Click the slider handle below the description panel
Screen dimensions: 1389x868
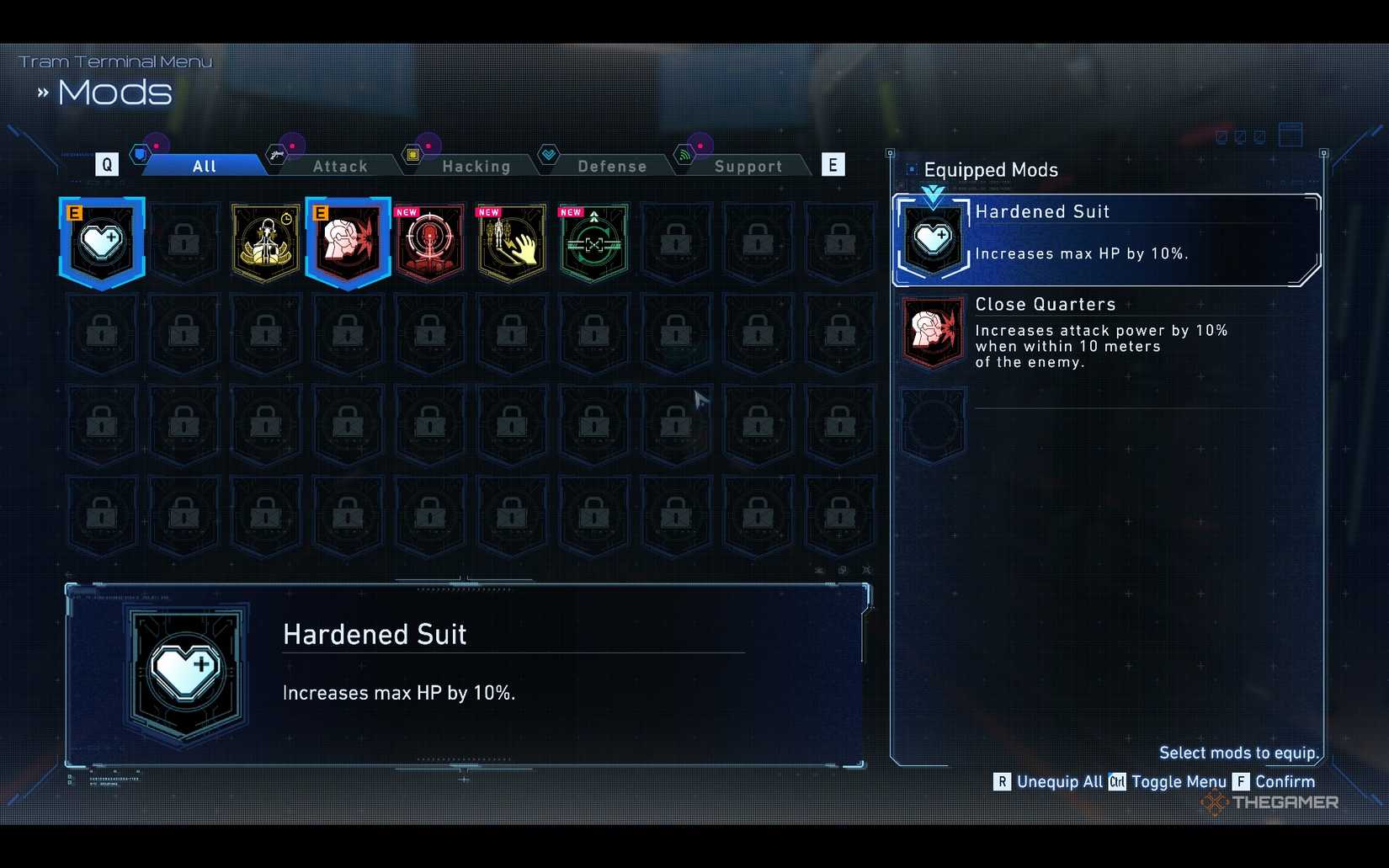pyautogui.click(x=462, y=780)
